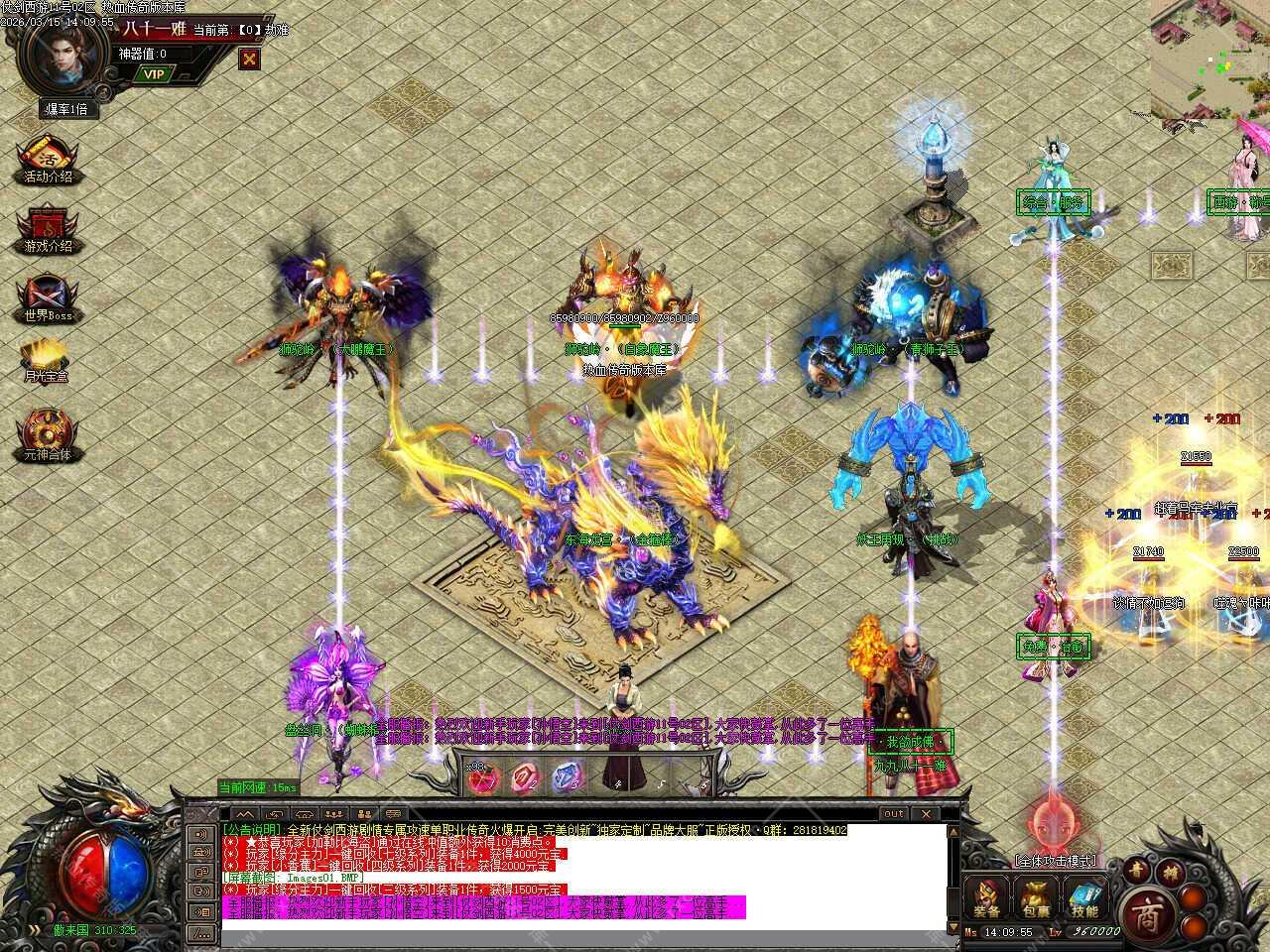Open the 活动介绍 event guide
Screen dimensions: 1270x952
pos(48,159)
